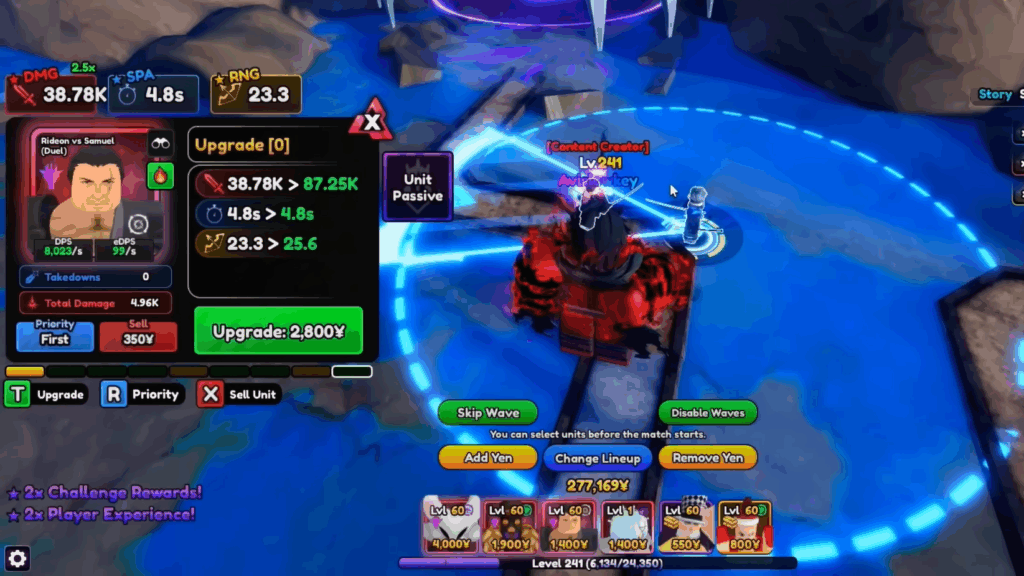Click the circular target icon on unit portrait
Image resolution: width=1024 pixels, height=576 pixels.
(140, 224)
